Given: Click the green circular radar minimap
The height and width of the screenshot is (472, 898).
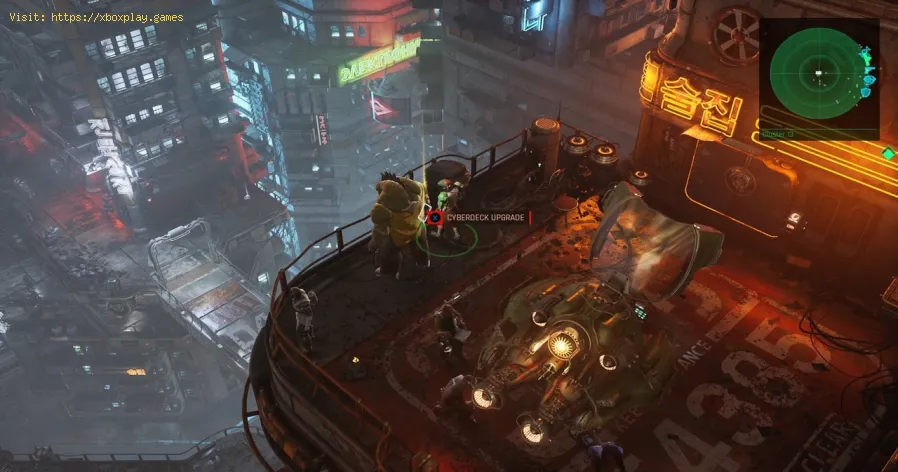Looking at the screenshot, I should pyautogui.click(x=818, y=74).
